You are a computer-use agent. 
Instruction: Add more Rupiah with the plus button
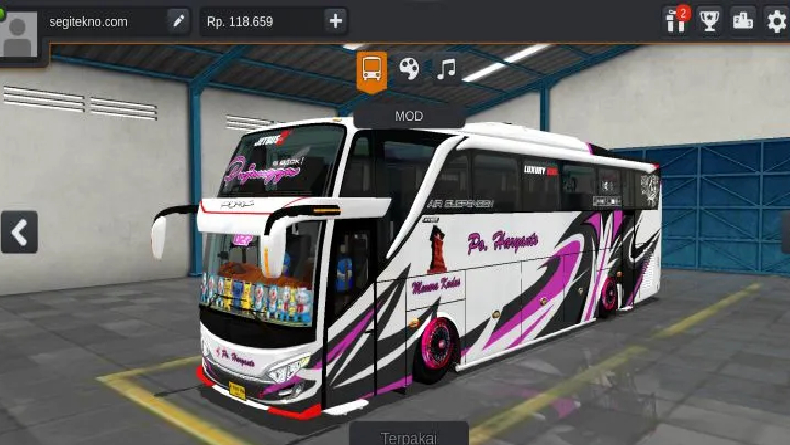335,21
